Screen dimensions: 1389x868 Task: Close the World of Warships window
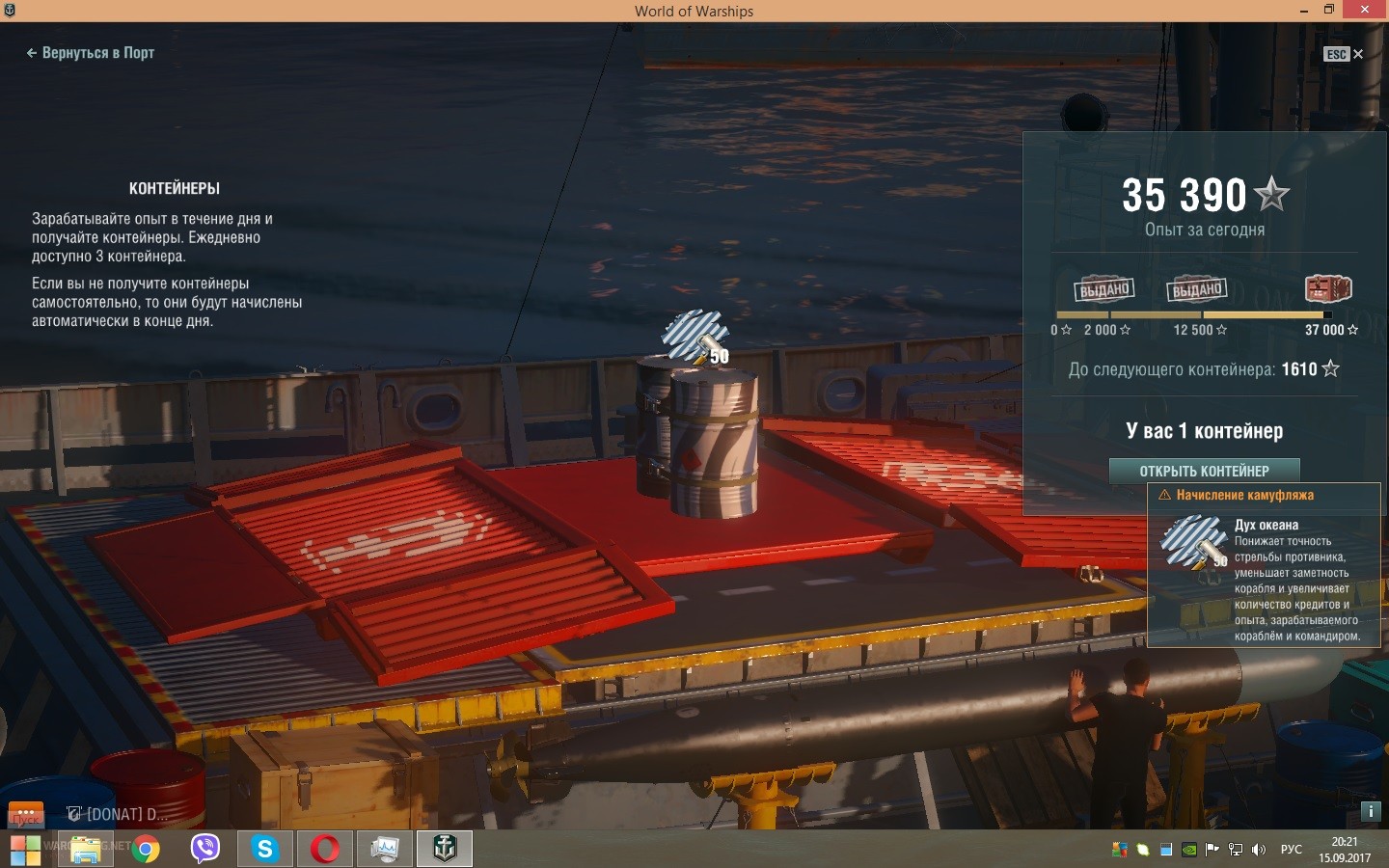[1365, 10]
